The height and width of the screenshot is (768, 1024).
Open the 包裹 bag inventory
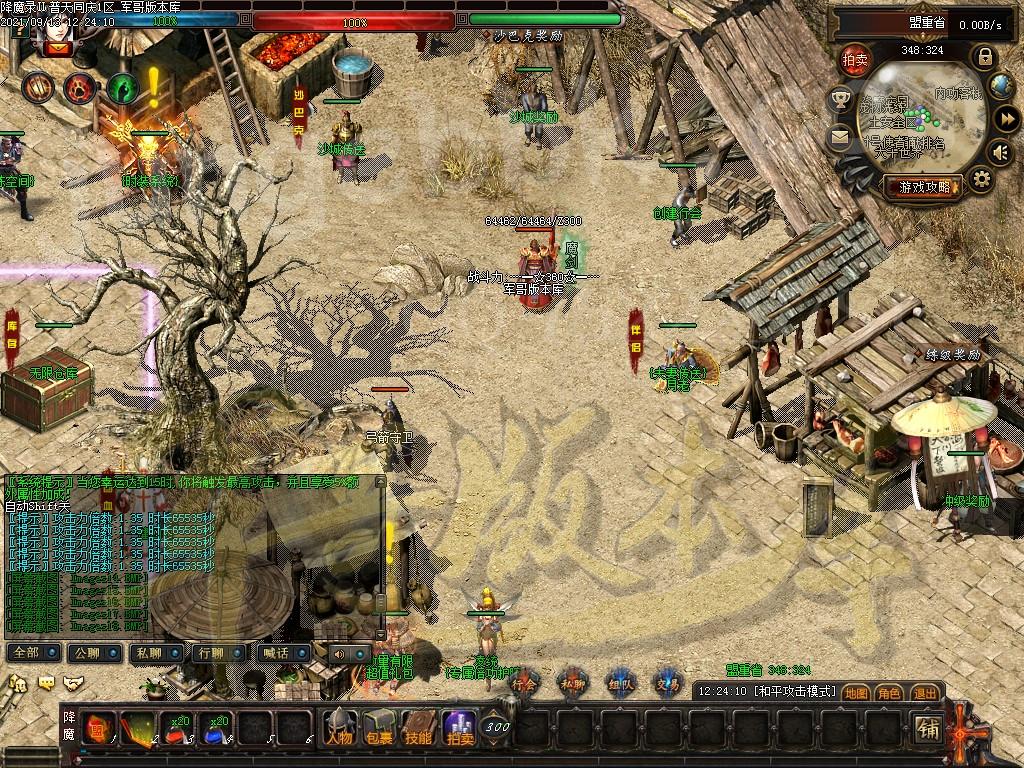[379, 727]
